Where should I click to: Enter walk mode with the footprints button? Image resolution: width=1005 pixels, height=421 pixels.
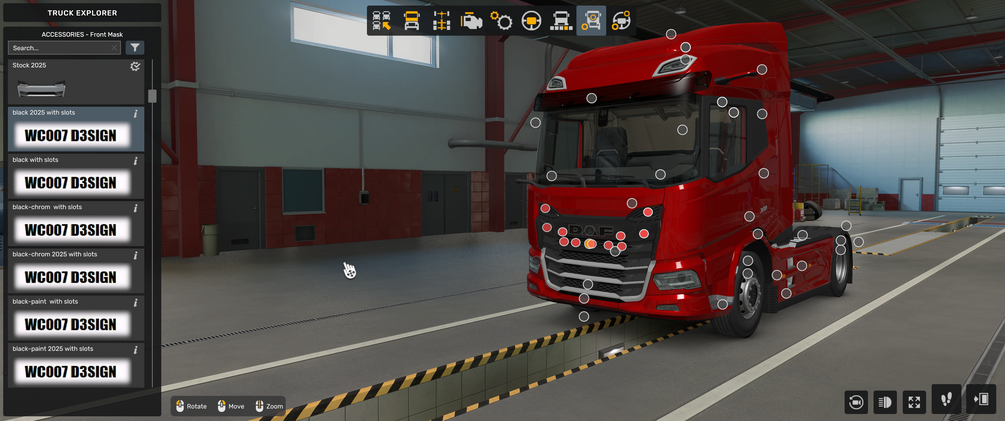[x=946, y=400]
